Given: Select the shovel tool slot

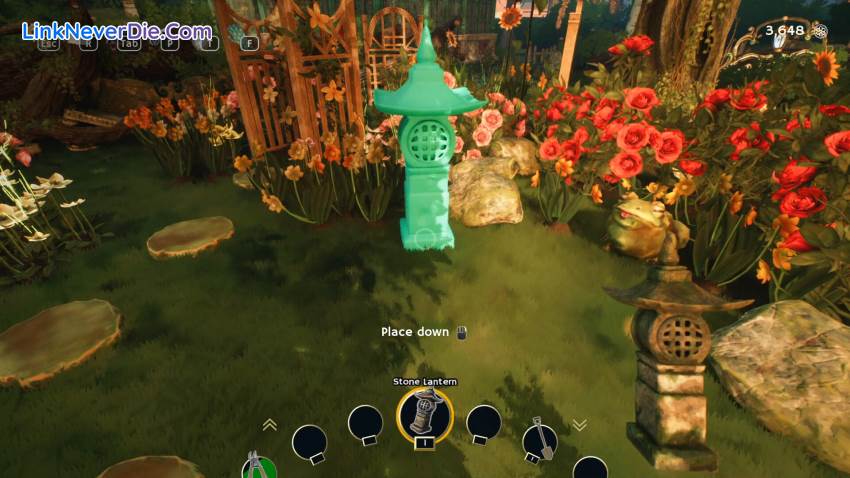Looking at the screenshot, I should [x=540, y=441].
